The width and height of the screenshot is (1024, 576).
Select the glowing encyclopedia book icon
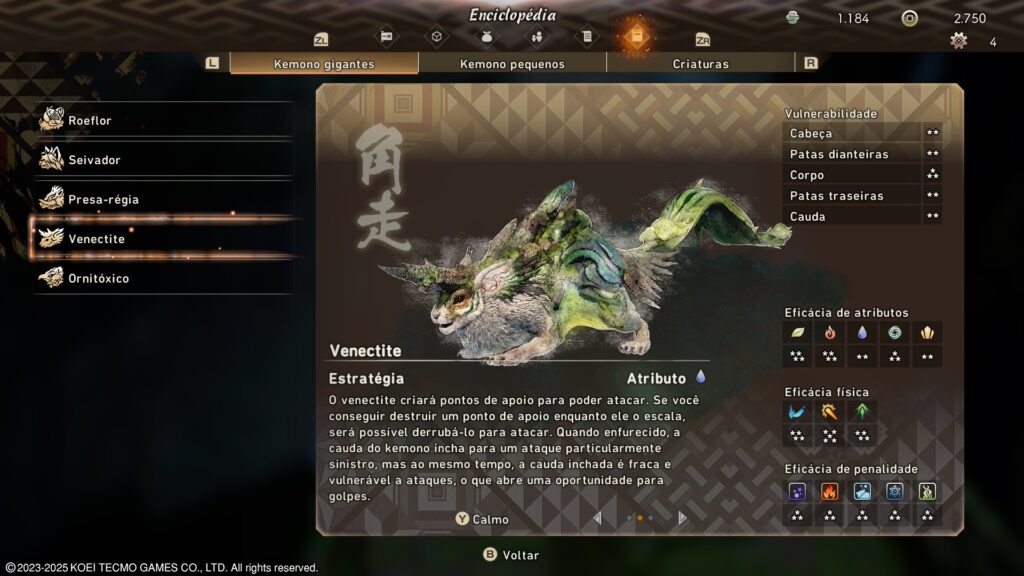636,37
